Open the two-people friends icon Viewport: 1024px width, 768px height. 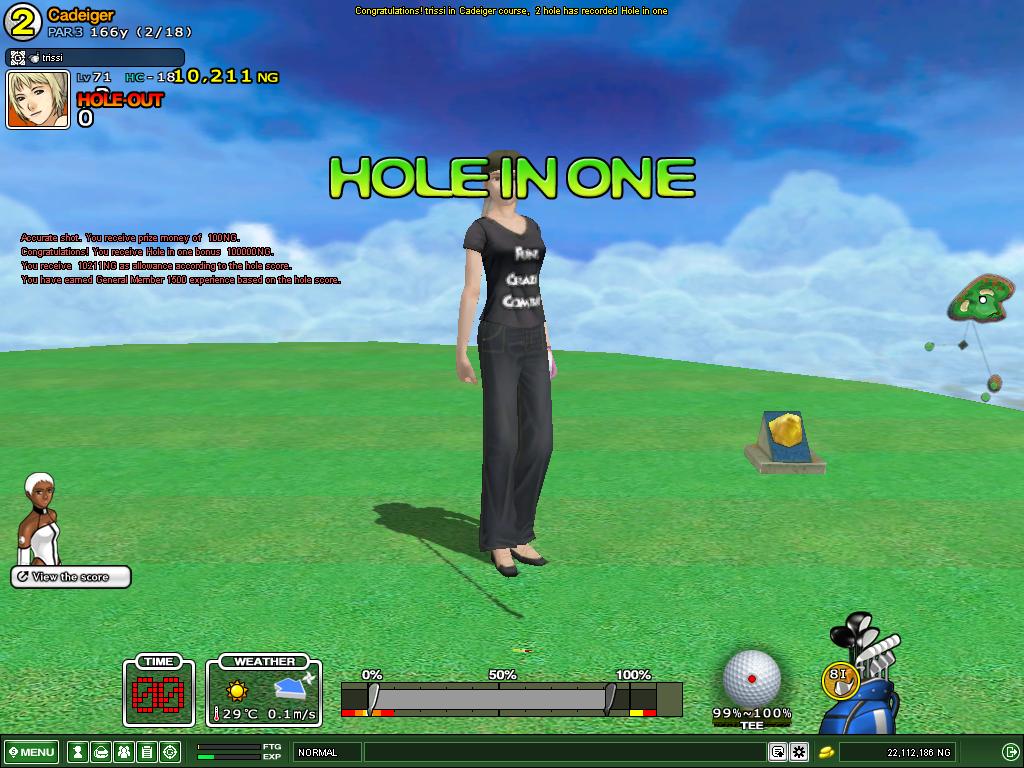[x=123, y=752]
